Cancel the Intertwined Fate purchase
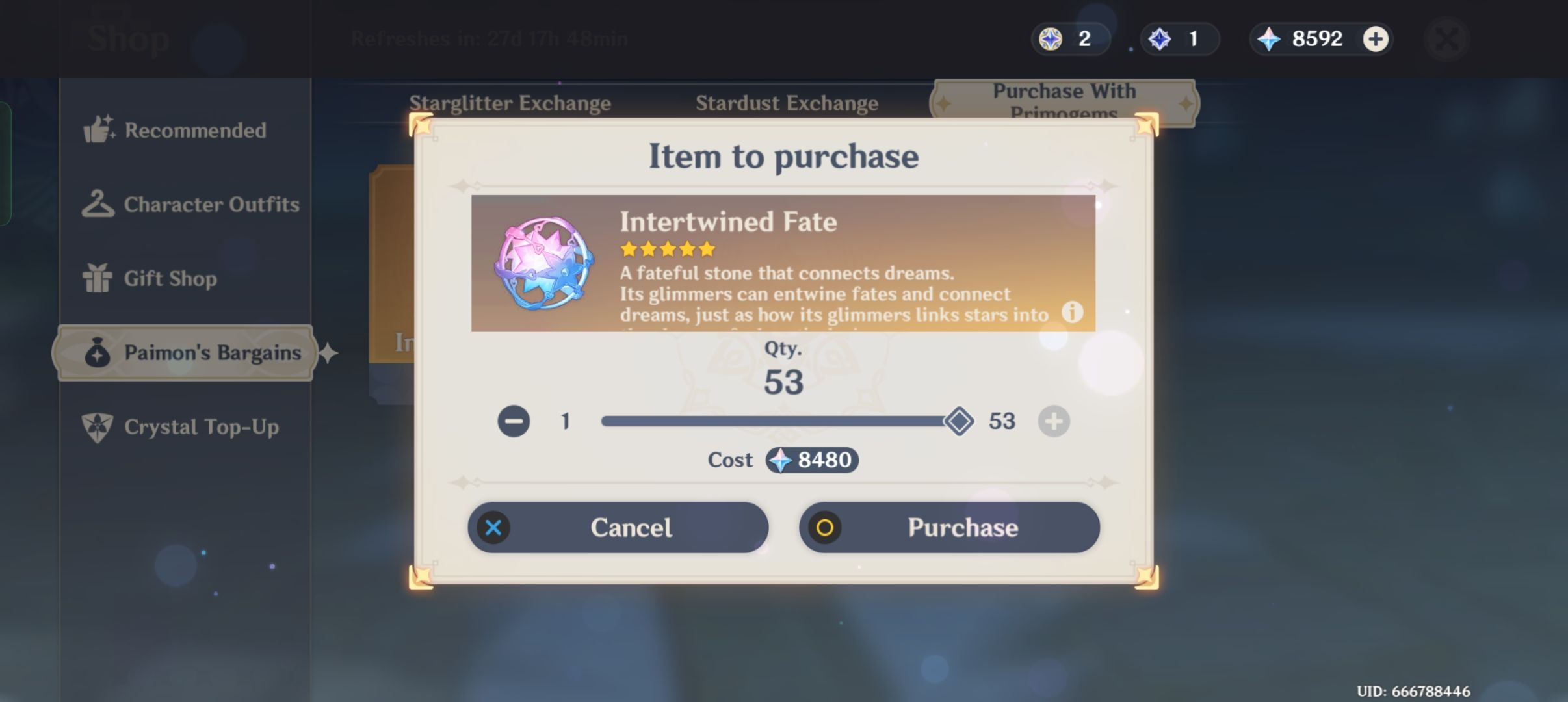Image resolution: width=1568 pixels, height=702 pixels. 618,527
